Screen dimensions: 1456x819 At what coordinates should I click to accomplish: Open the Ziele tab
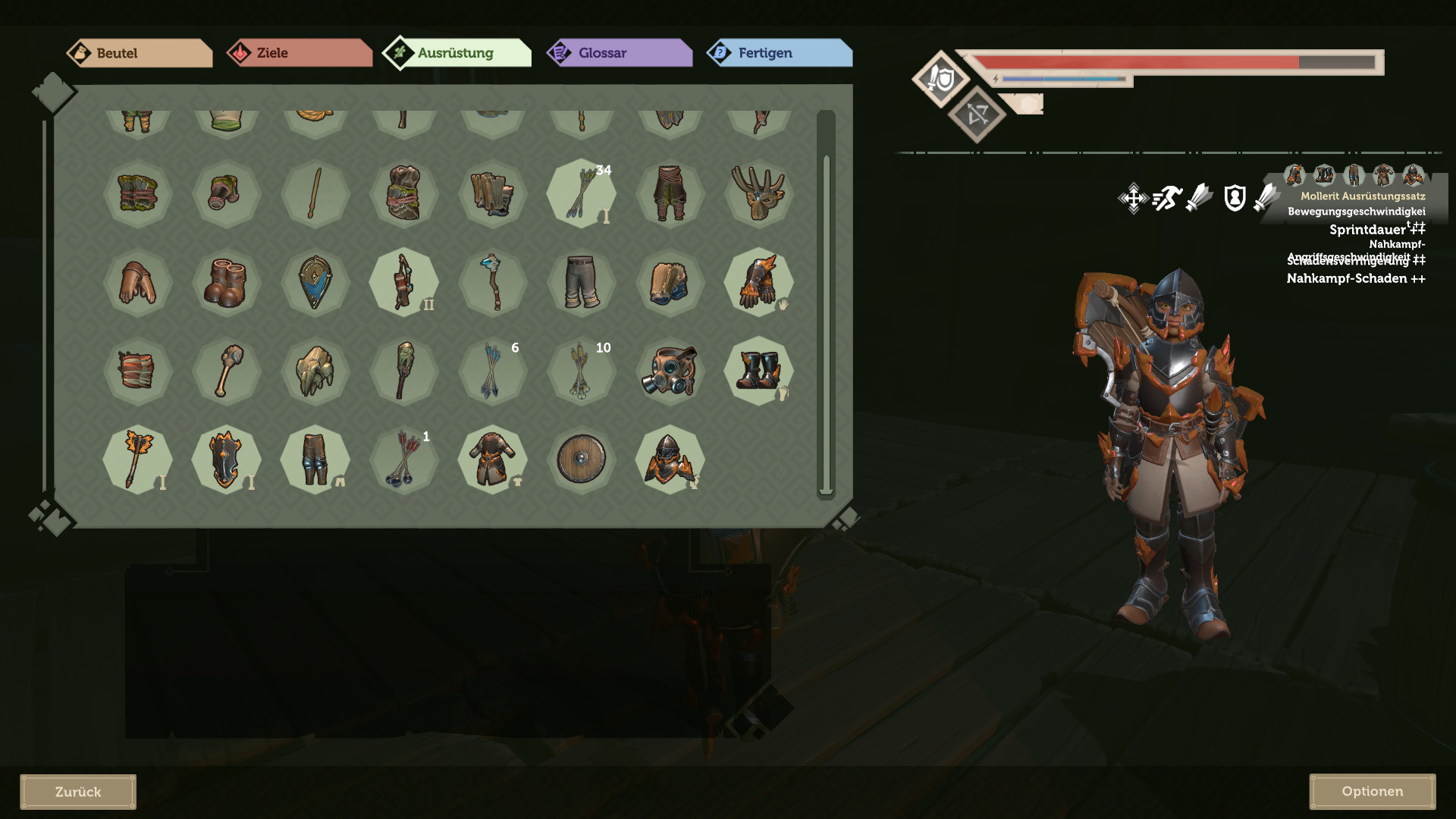click(x=299, y=53)
